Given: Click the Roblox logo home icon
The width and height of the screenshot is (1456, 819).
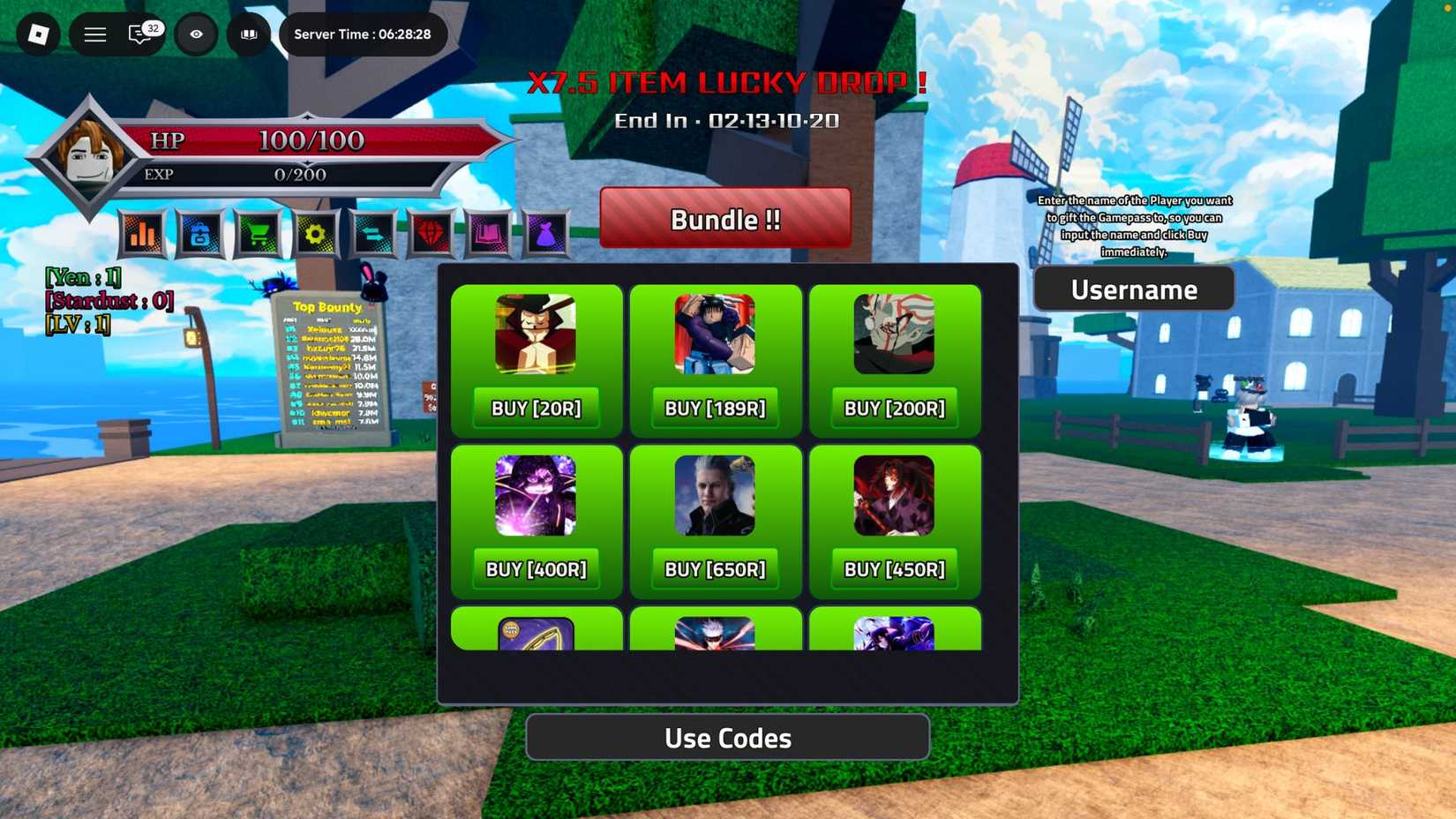Looking at the screenshot, I should pyautogui.click(x=37, y=34).
